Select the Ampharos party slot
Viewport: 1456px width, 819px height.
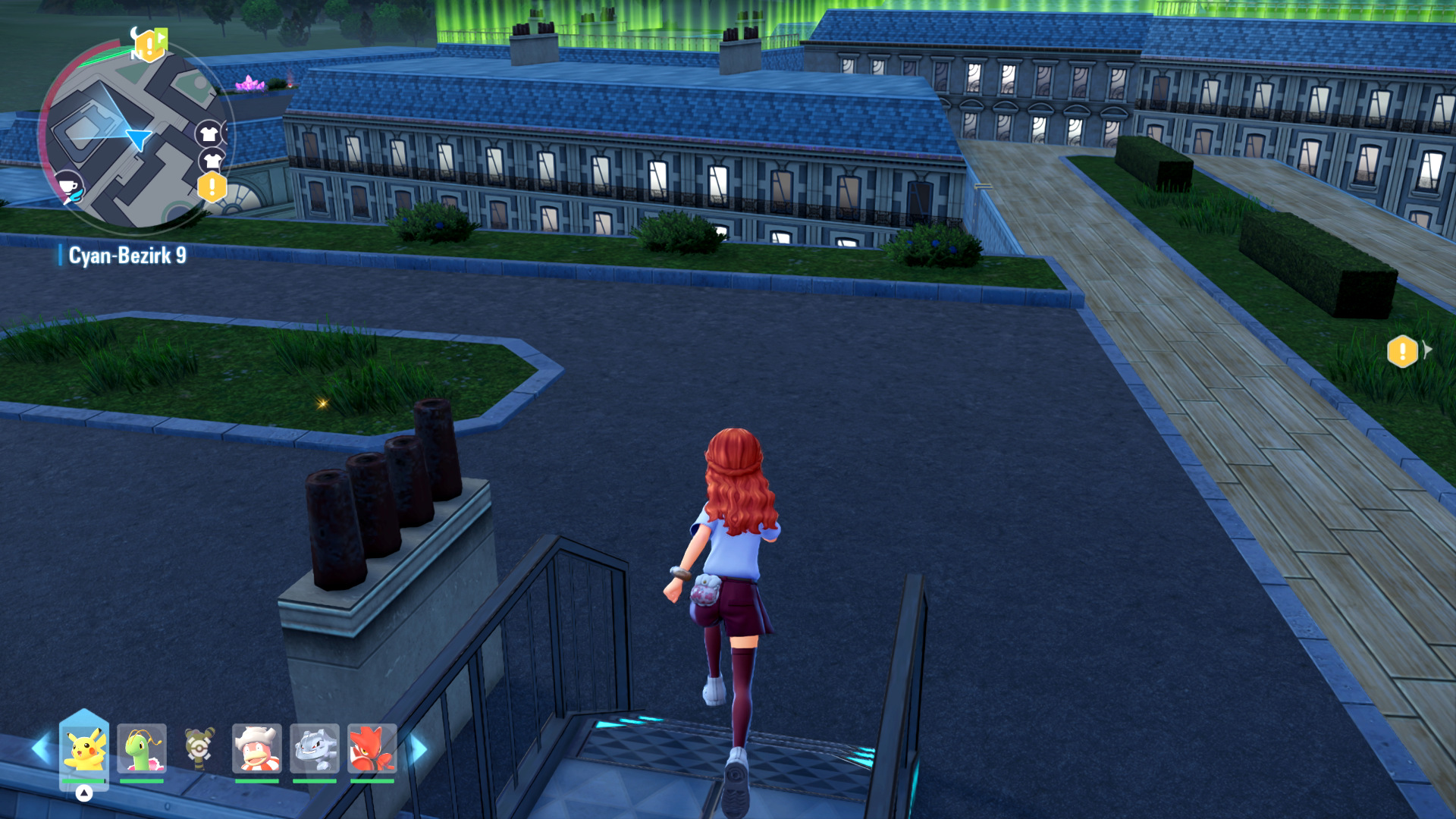199,749
